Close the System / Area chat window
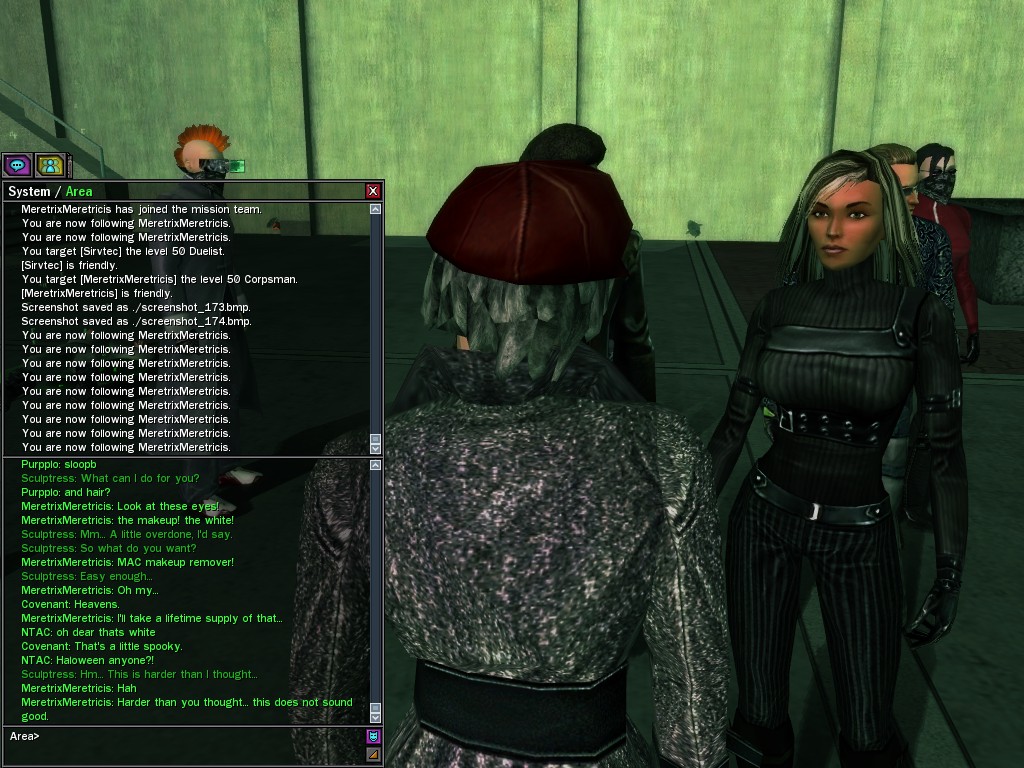The height and width of the screenshot is (768, 1024). (373, 191)
